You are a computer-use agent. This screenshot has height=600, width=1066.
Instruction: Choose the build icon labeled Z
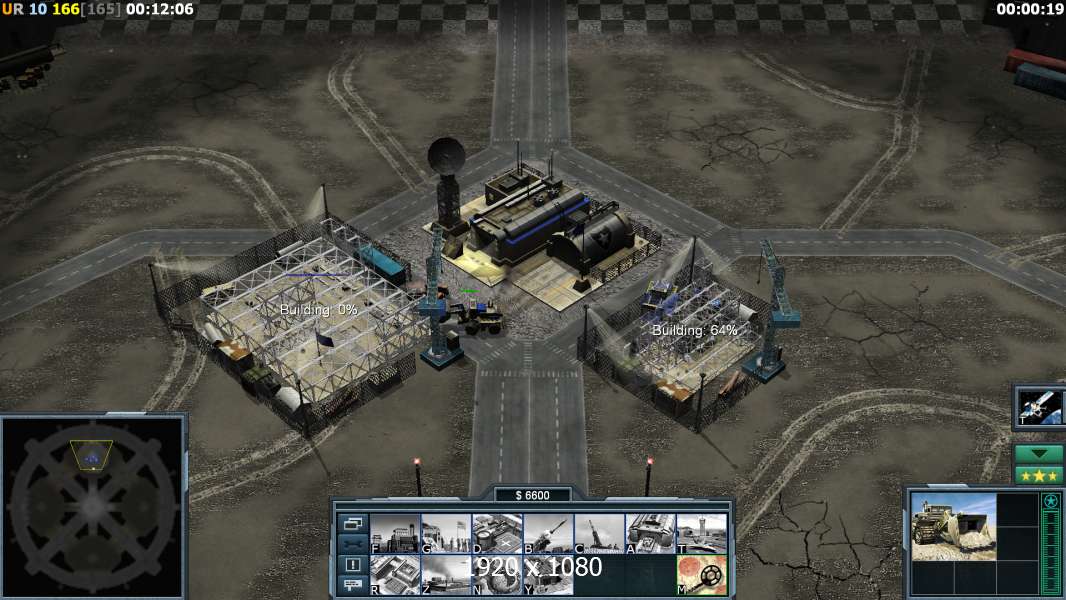pos(446,575)
